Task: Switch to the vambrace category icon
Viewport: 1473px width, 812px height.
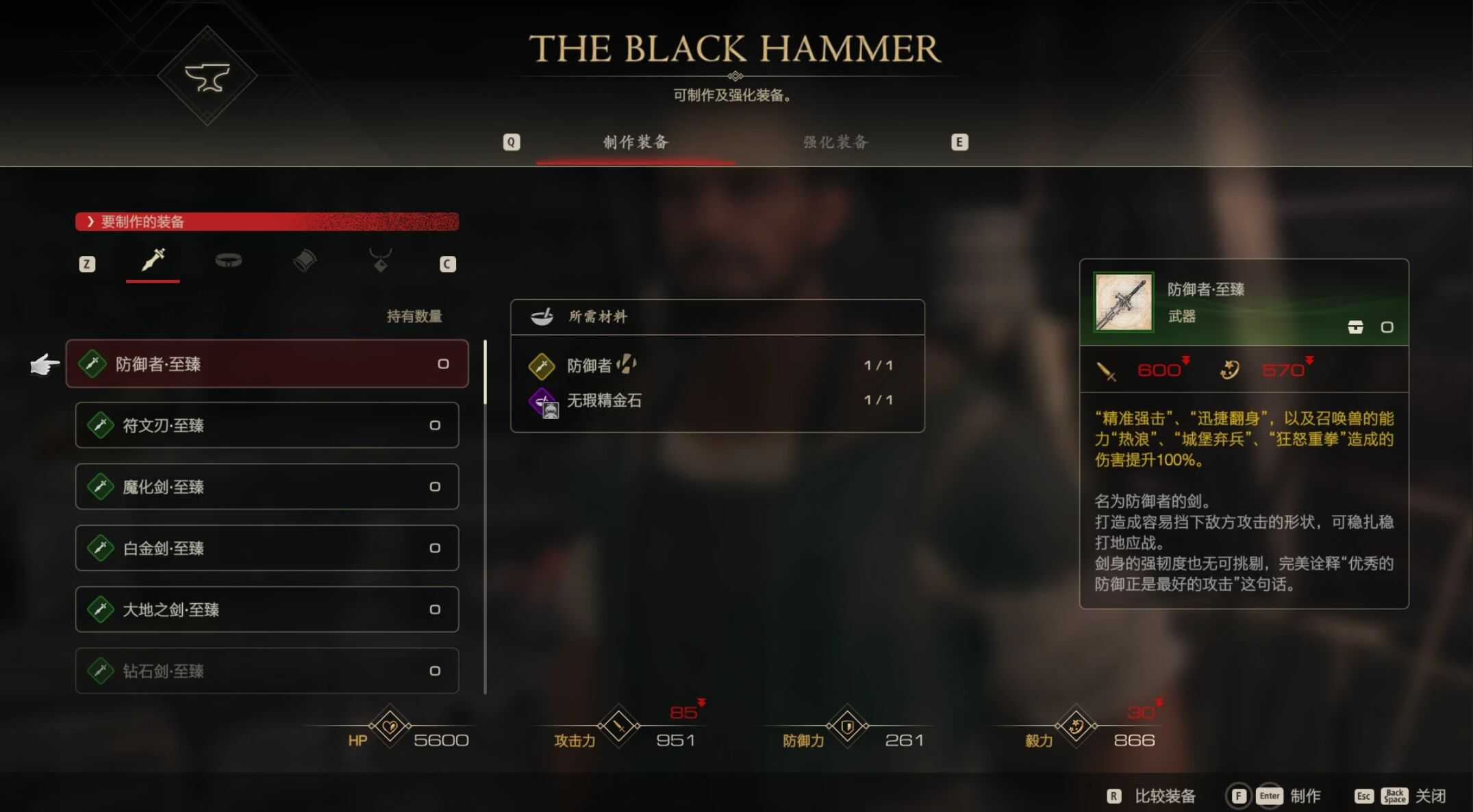Action: (305, 261)
